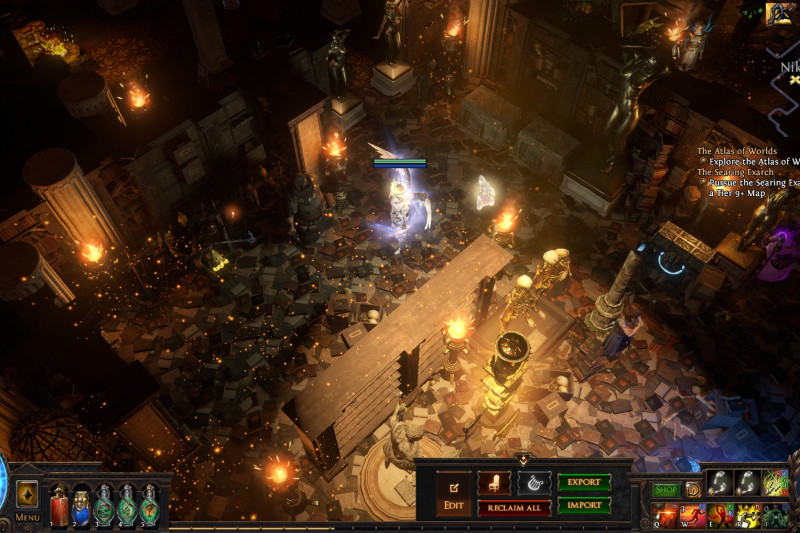Collapse the hideout panel with arrow tab
This screenshot has height=533, width=800.
click(x=523, y=460)
